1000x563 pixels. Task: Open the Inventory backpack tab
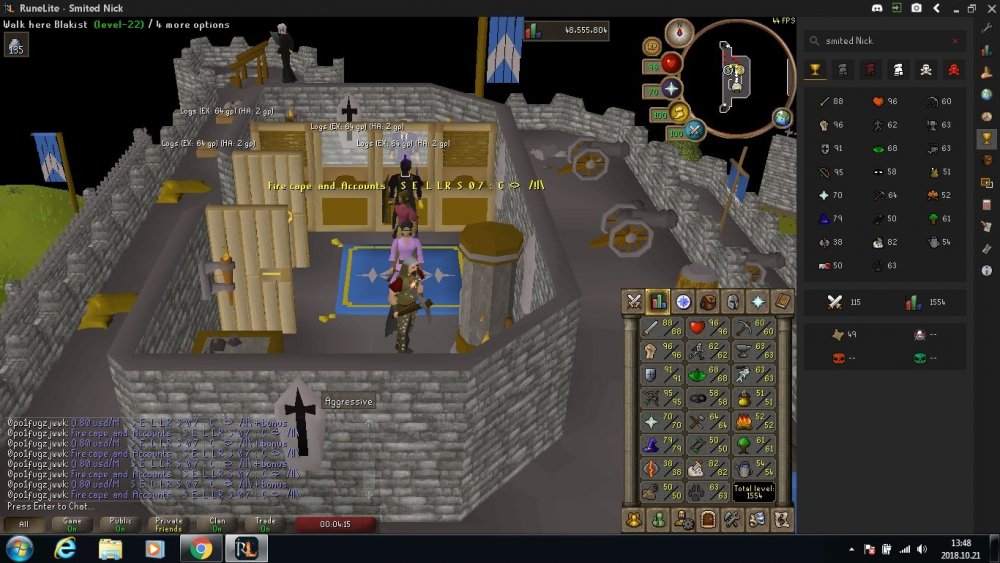[x=709, y=301]
